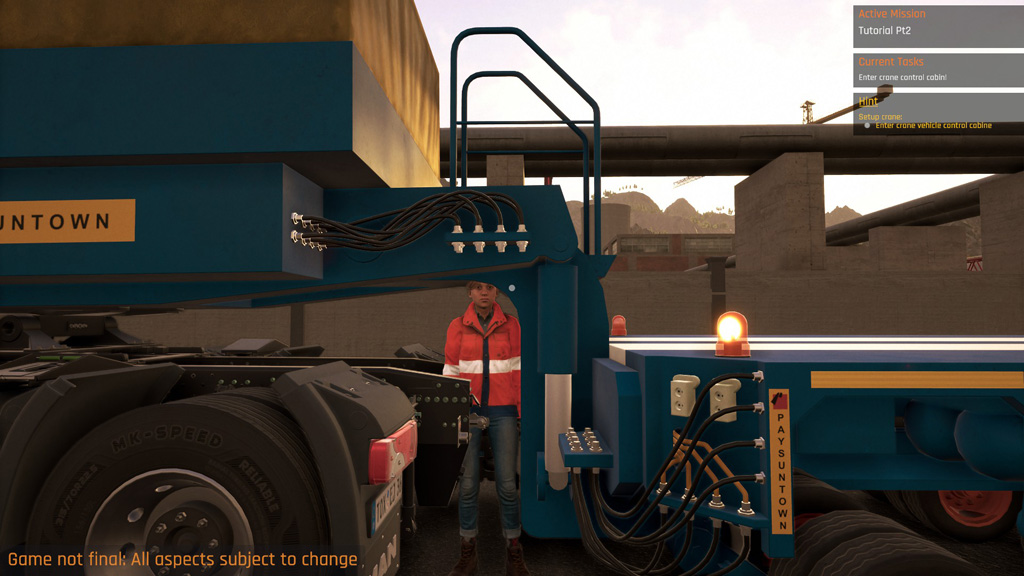
Task: Click the Current Tasks objective panel
Action: [937, 71]
